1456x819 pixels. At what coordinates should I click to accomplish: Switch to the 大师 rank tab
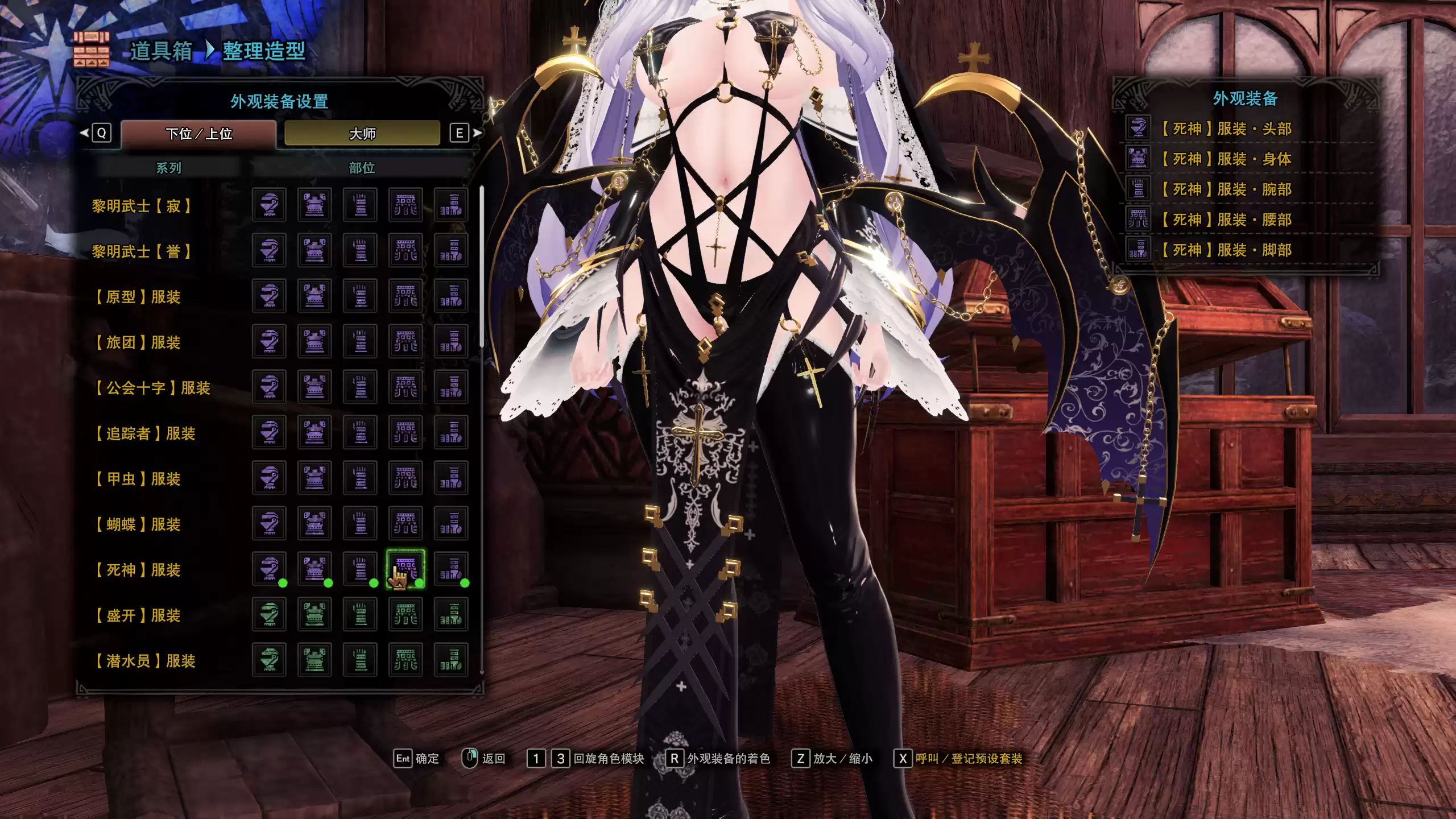coord(362,134)
